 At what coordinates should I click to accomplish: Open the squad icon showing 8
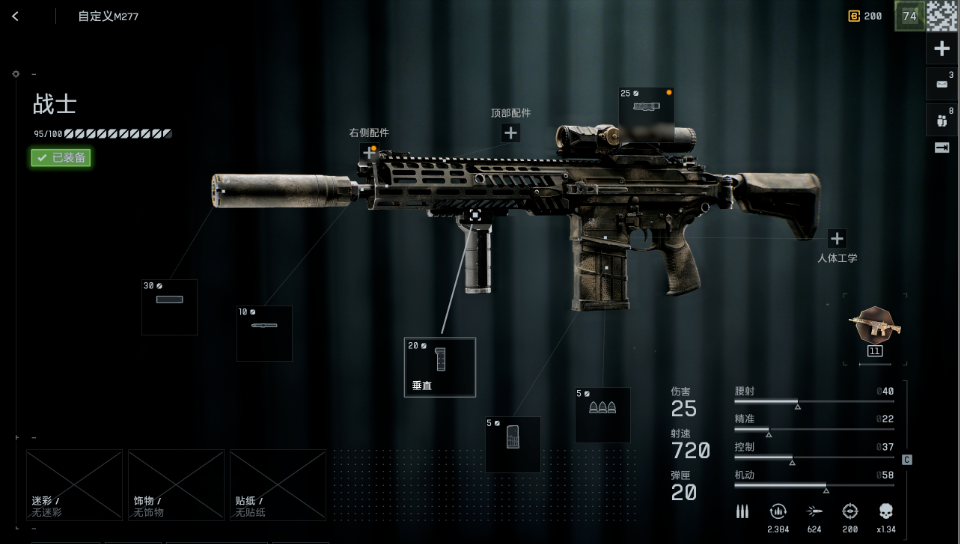(942, 119)
